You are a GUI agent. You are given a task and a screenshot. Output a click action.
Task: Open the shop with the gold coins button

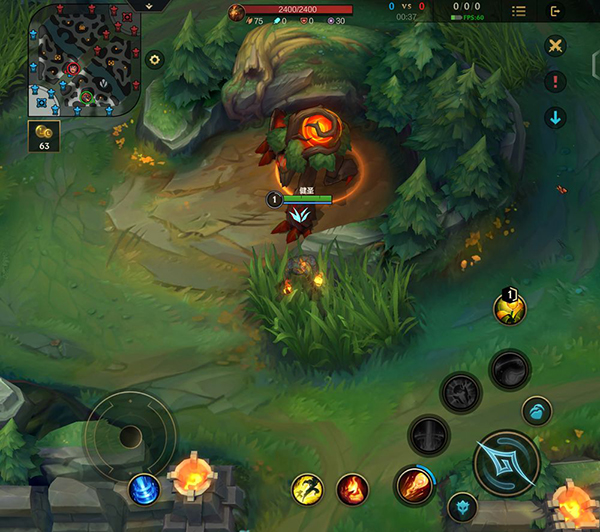tap(44, 137)
